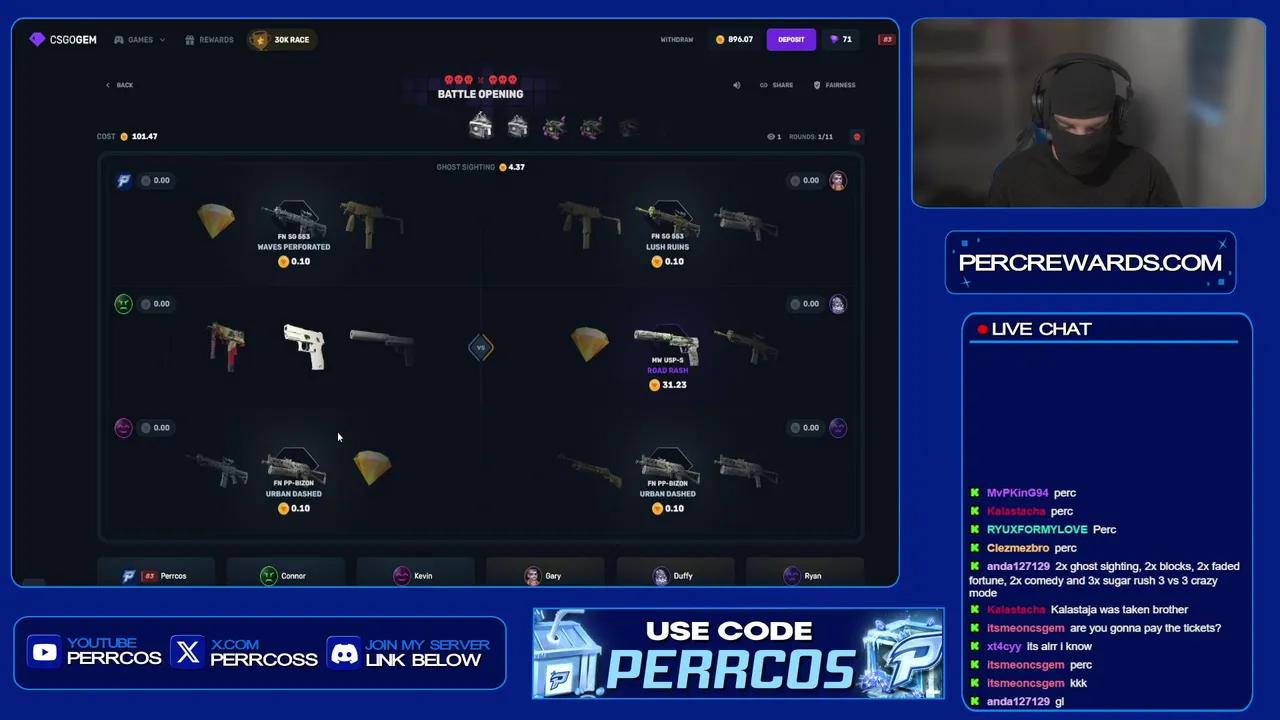The width and height of the screenshot is (1280, 720).
Task: Click the gold balance showing 896.07
Action: [733, 39]
